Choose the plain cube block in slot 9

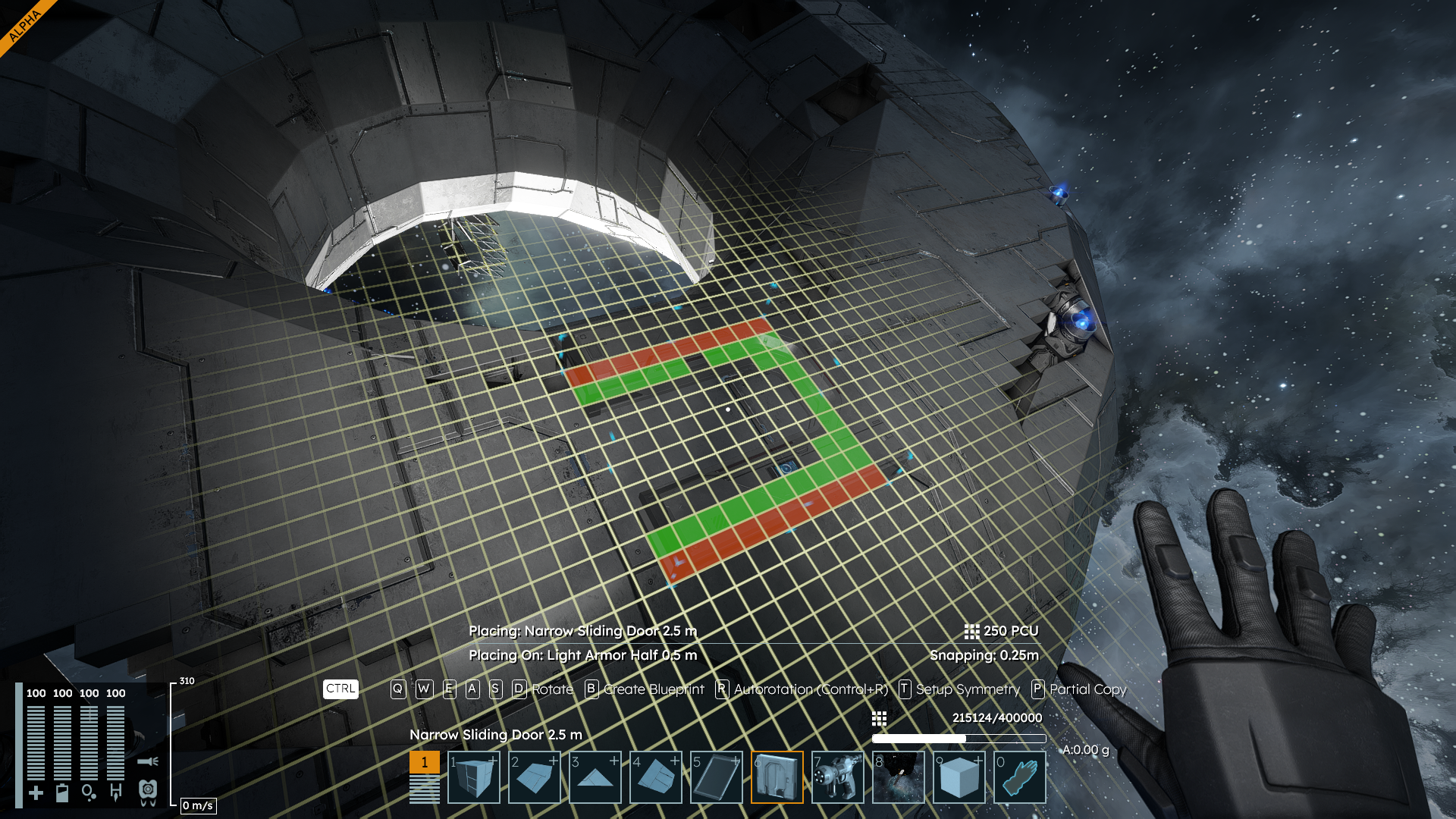pos(959,777)
